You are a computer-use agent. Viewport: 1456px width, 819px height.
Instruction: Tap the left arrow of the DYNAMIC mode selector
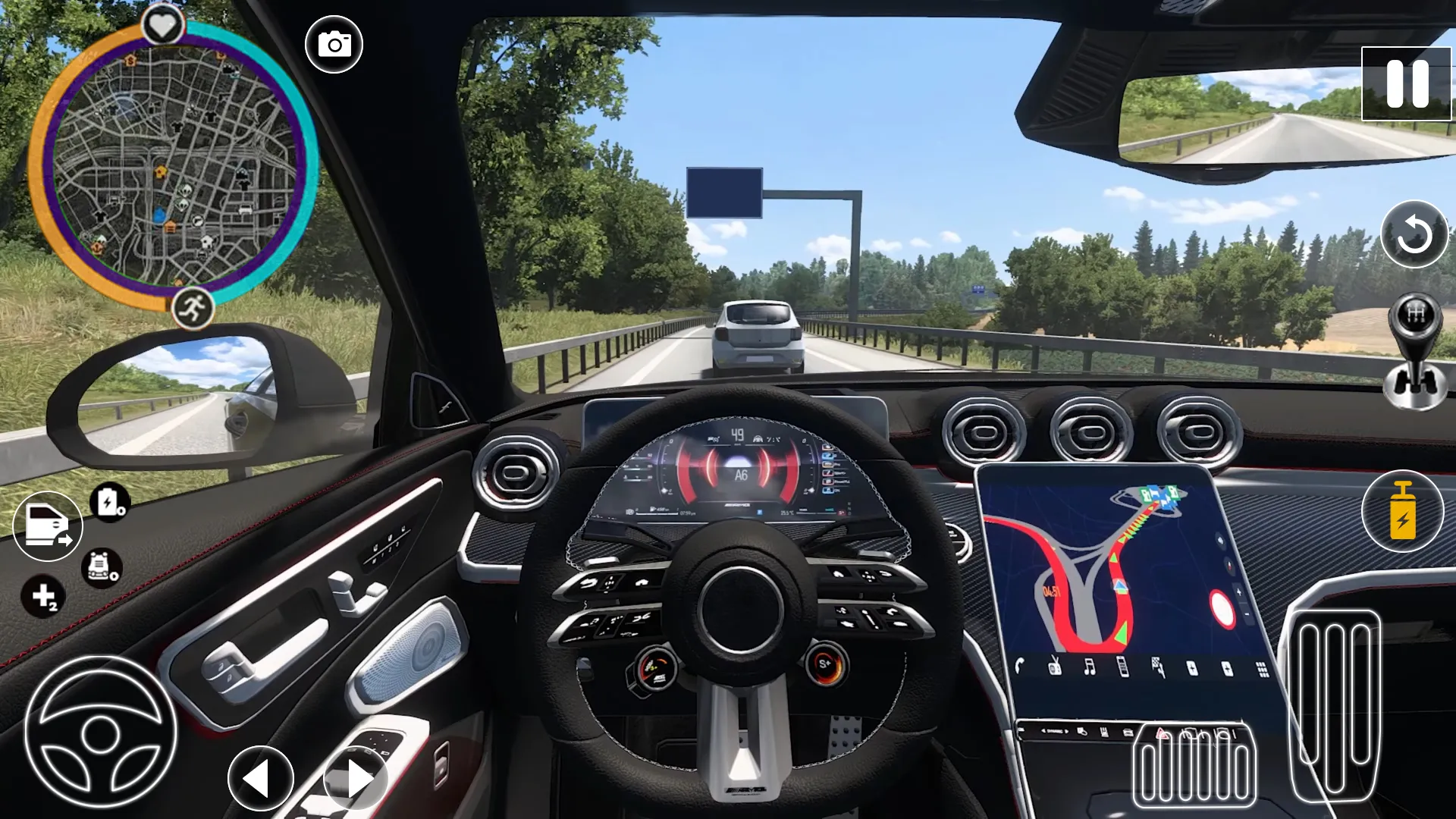tap(1043, 732)
